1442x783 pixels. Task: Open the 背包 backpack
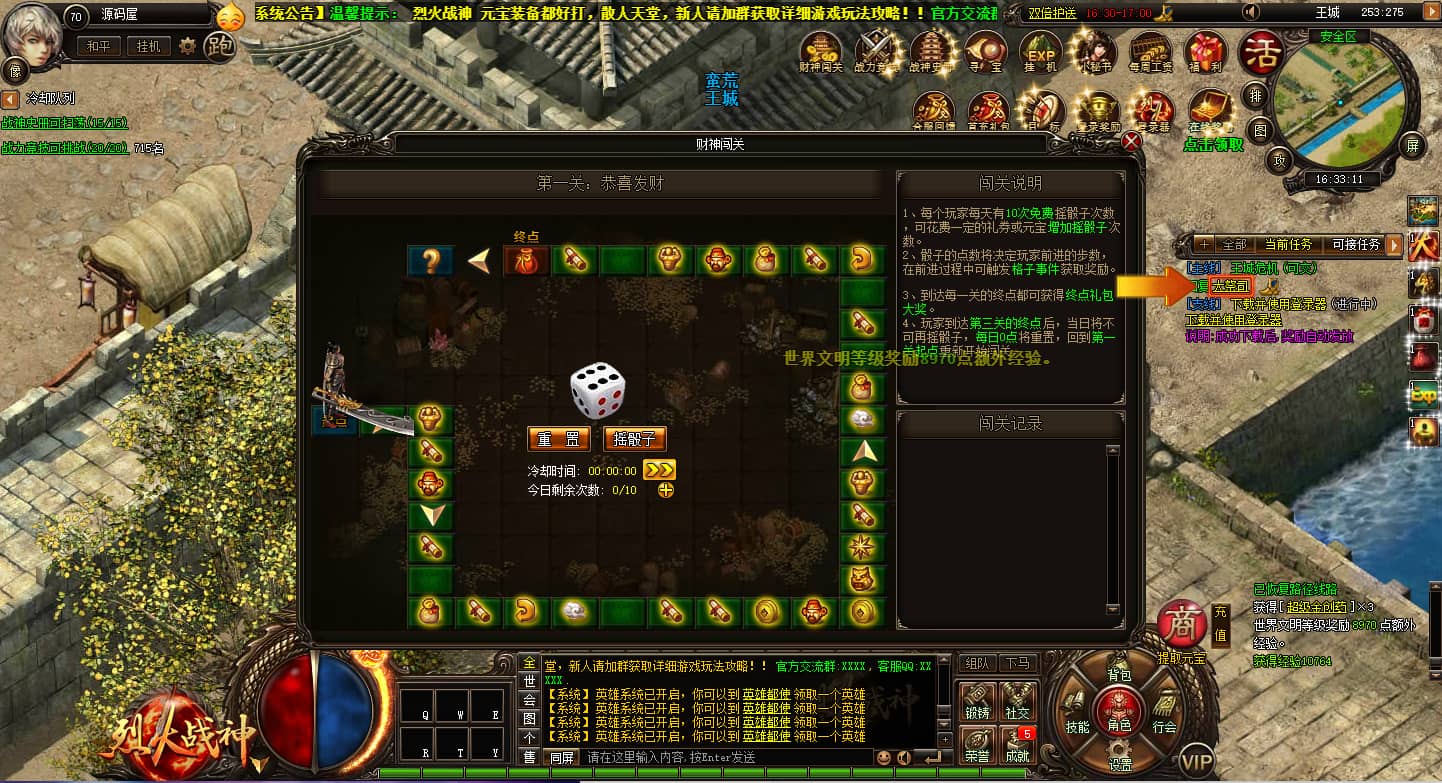(1118, 677)
